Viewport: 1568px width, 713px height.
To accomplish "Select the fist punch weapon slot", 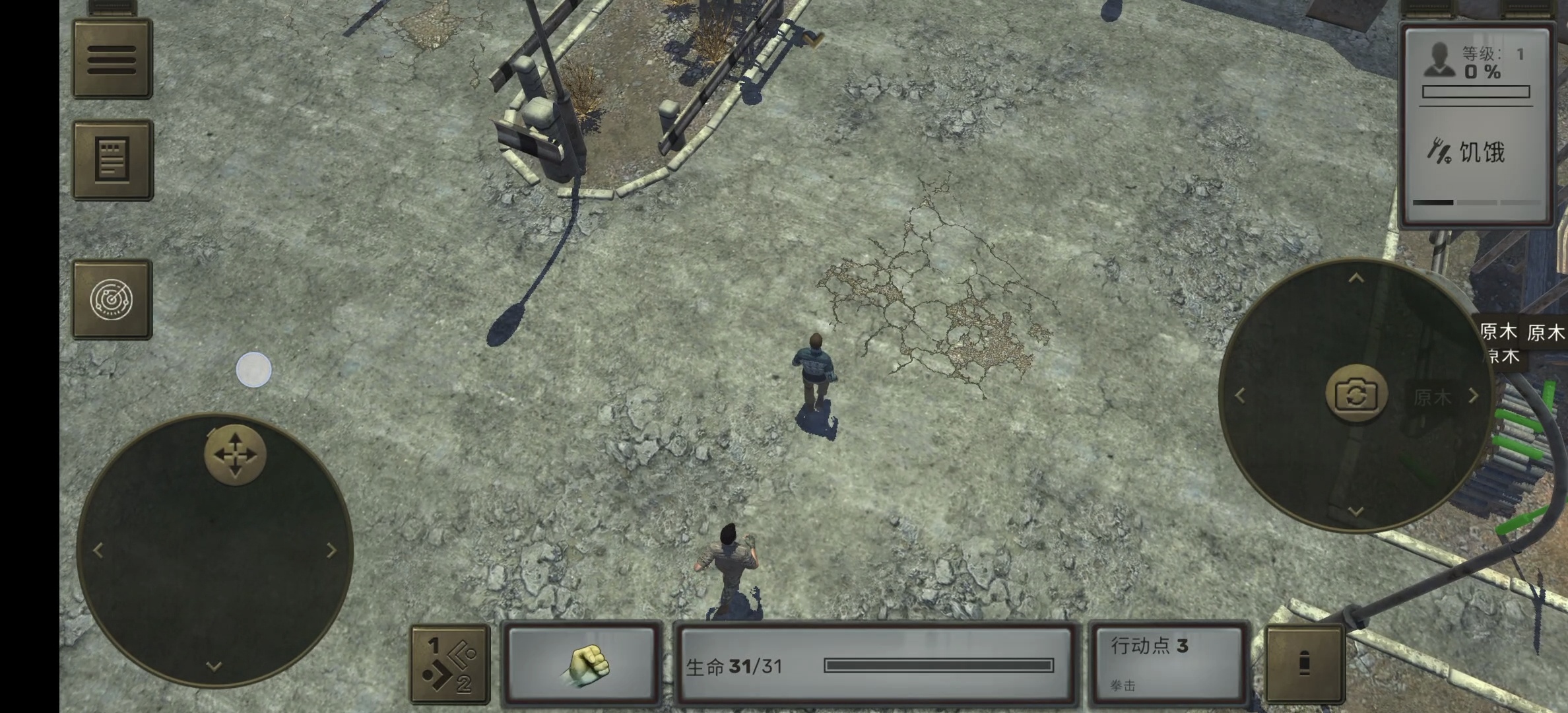I will pyautogui.click(x=583, y=665).
